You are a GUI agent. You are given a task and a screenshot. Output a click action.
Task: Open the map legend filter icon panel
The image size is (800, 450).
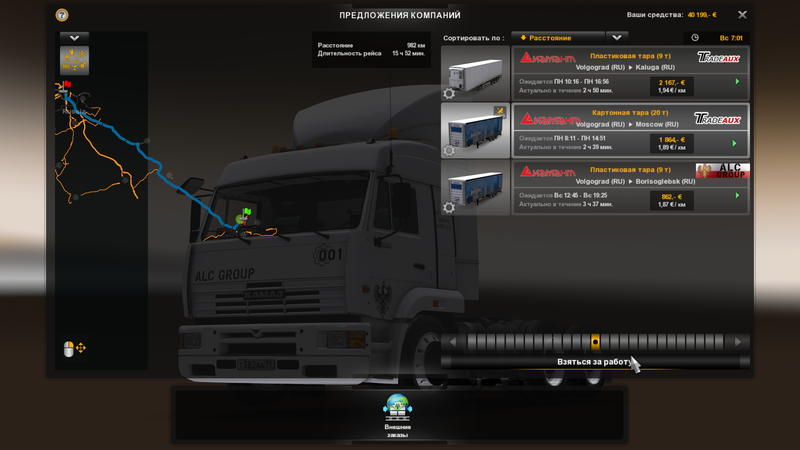pos(74,59)
